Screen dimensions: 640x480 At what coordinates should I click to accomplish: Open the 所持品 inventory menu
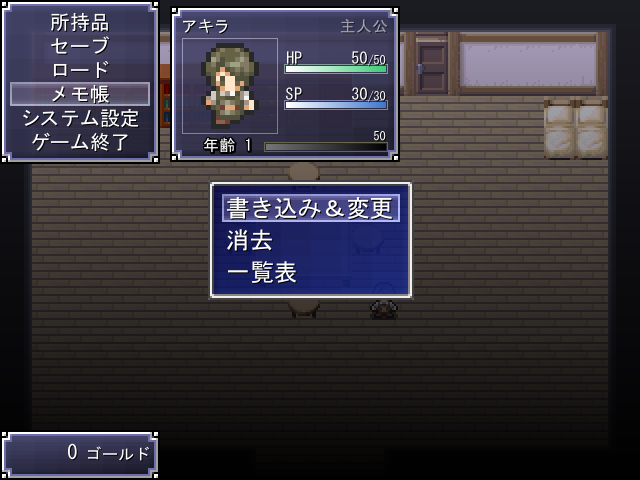point(80,22)
